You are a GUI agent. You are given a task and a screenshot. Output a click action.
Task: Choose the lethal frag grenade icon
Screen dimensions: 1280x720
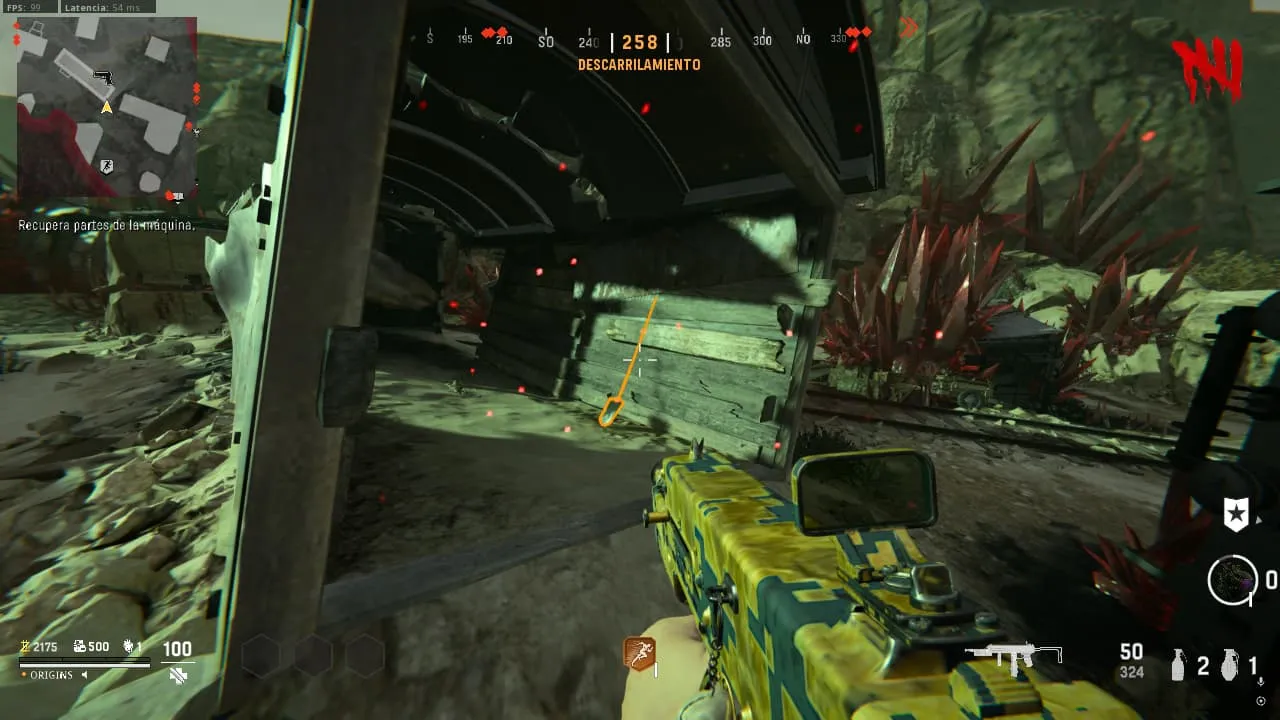[x=1230, y=665]
